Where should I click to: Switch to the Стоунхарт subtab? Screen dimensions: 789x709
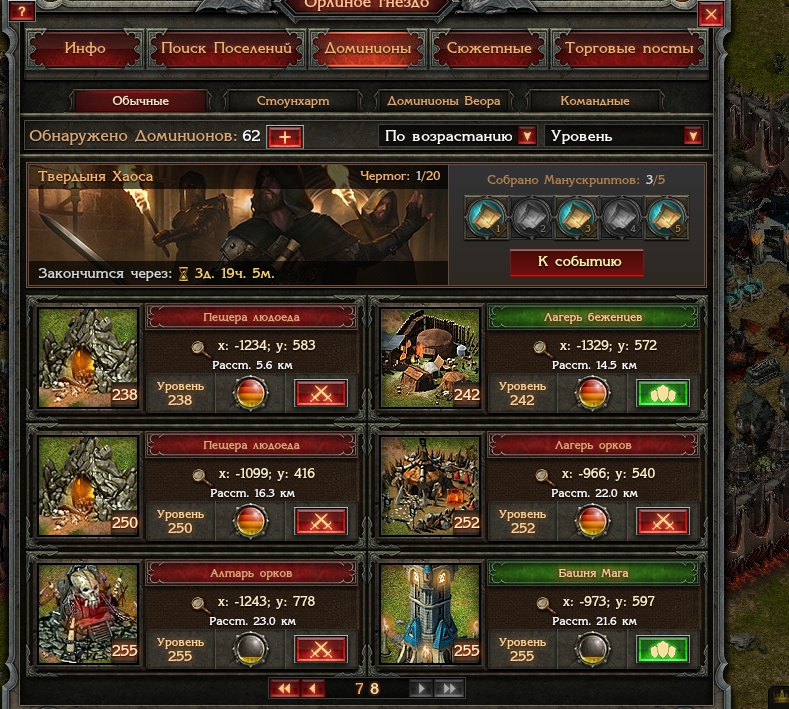point(293,101)
